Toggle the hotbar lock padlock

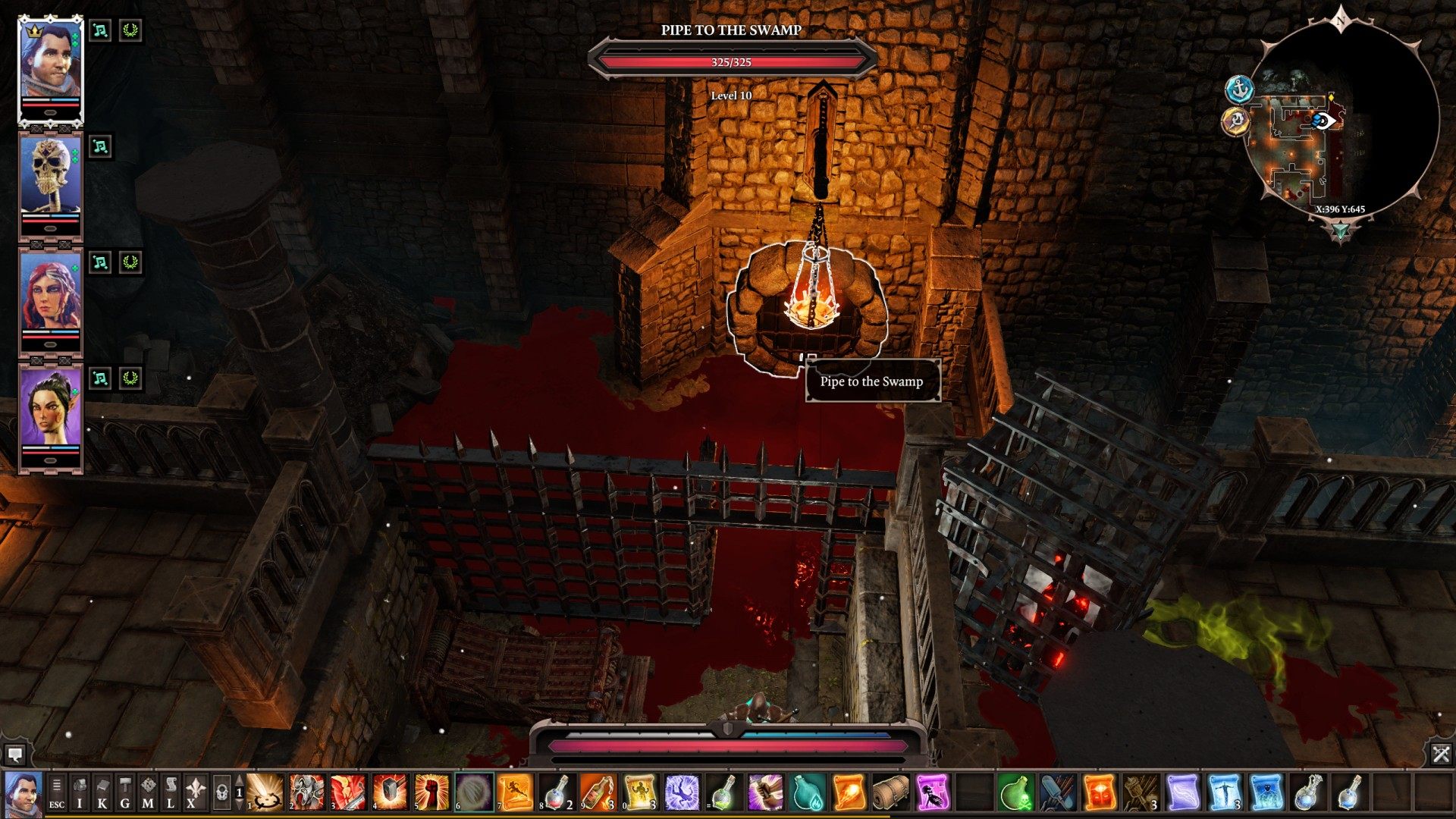coord(221,793)
